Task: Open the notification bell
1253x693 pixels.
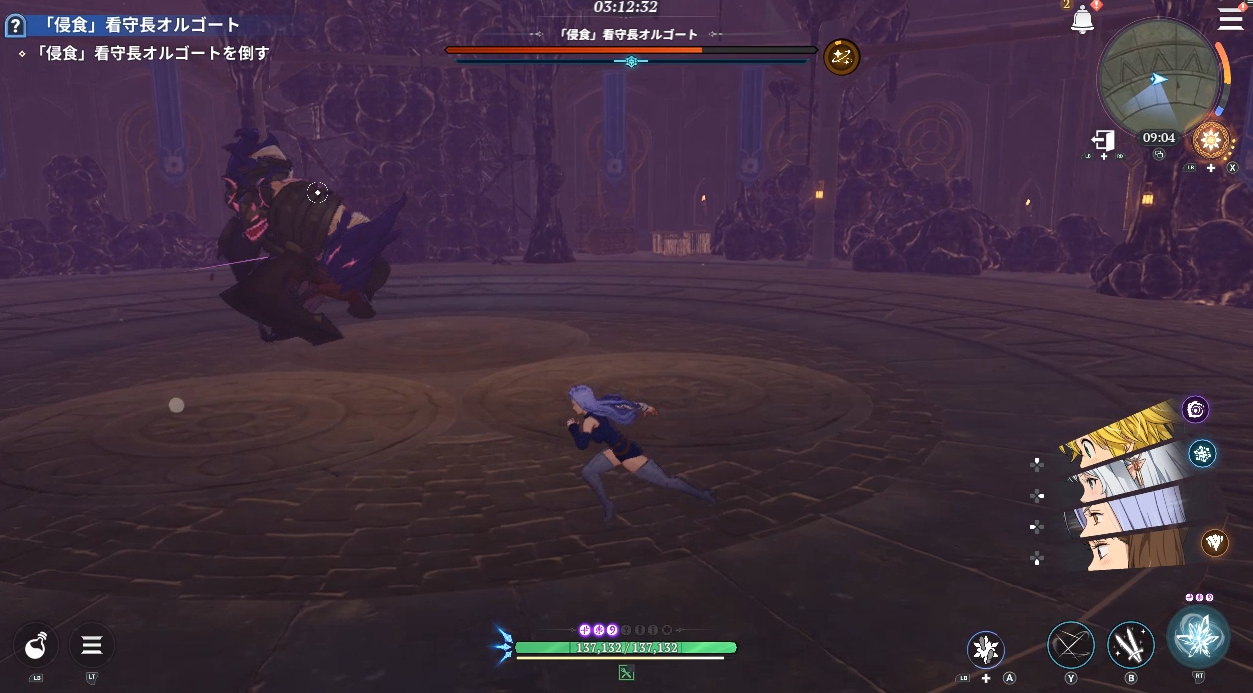Action: (x=1082, y=20)
